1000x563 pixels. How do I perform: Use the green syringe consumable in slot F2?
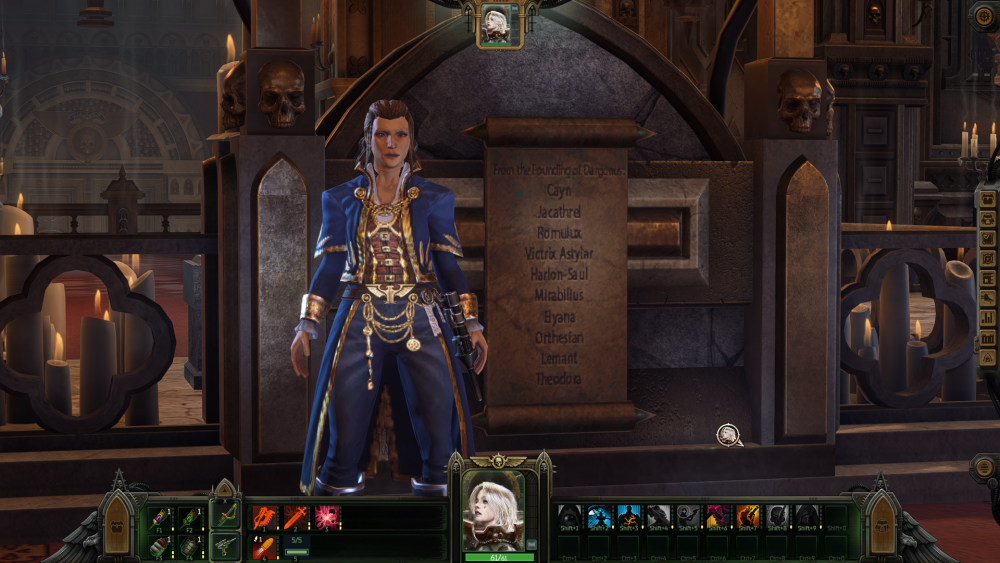pyautogui.click(x=186, y=517)
